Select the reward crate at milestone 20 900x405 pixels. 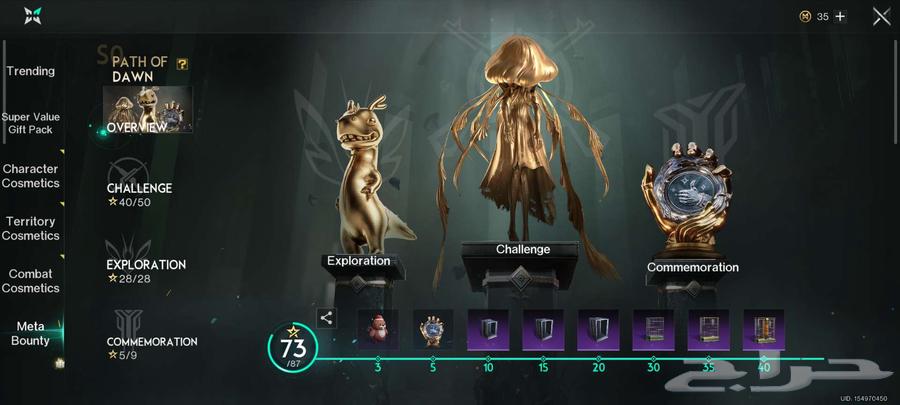click(x=598, y=329)
